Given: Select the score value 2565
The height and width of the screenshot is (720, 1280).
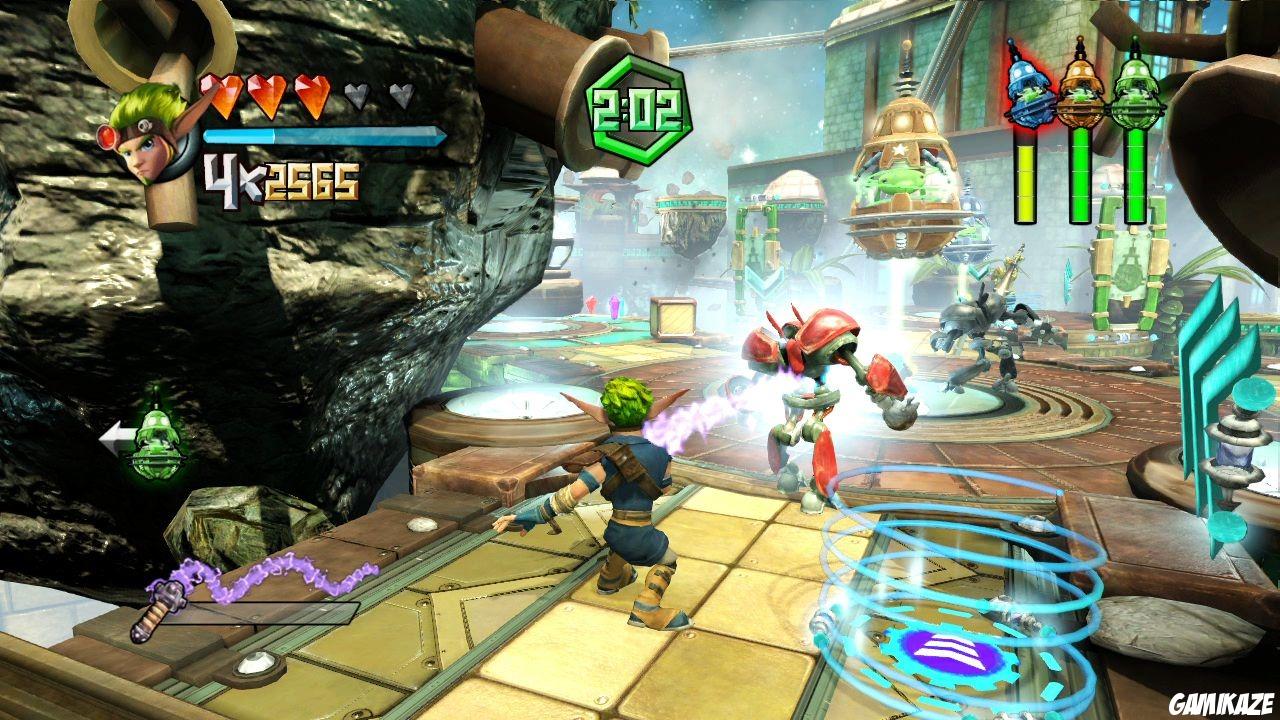Looking at the screenshot, I should 314,180.
